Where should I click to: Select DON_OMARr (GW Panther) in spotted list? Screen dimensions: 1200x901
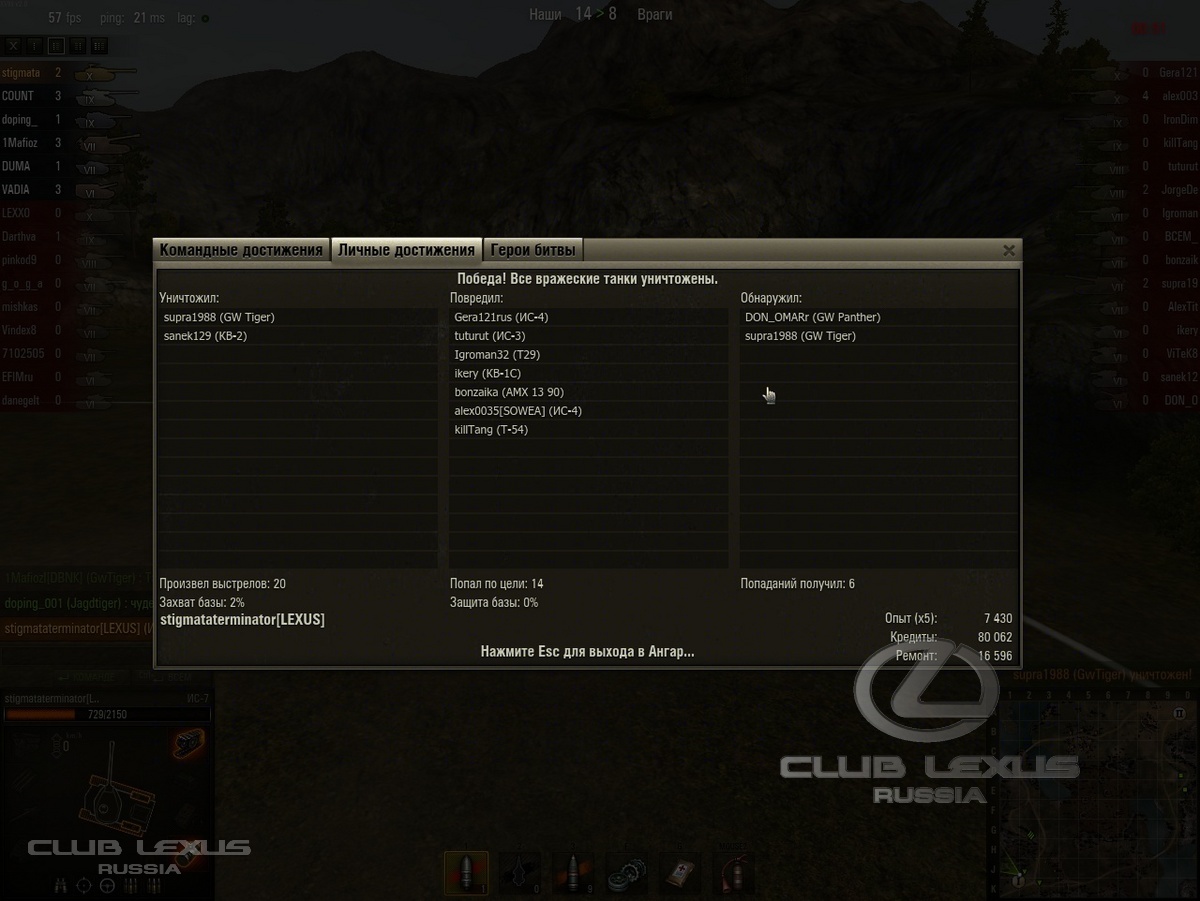(812, 317)
